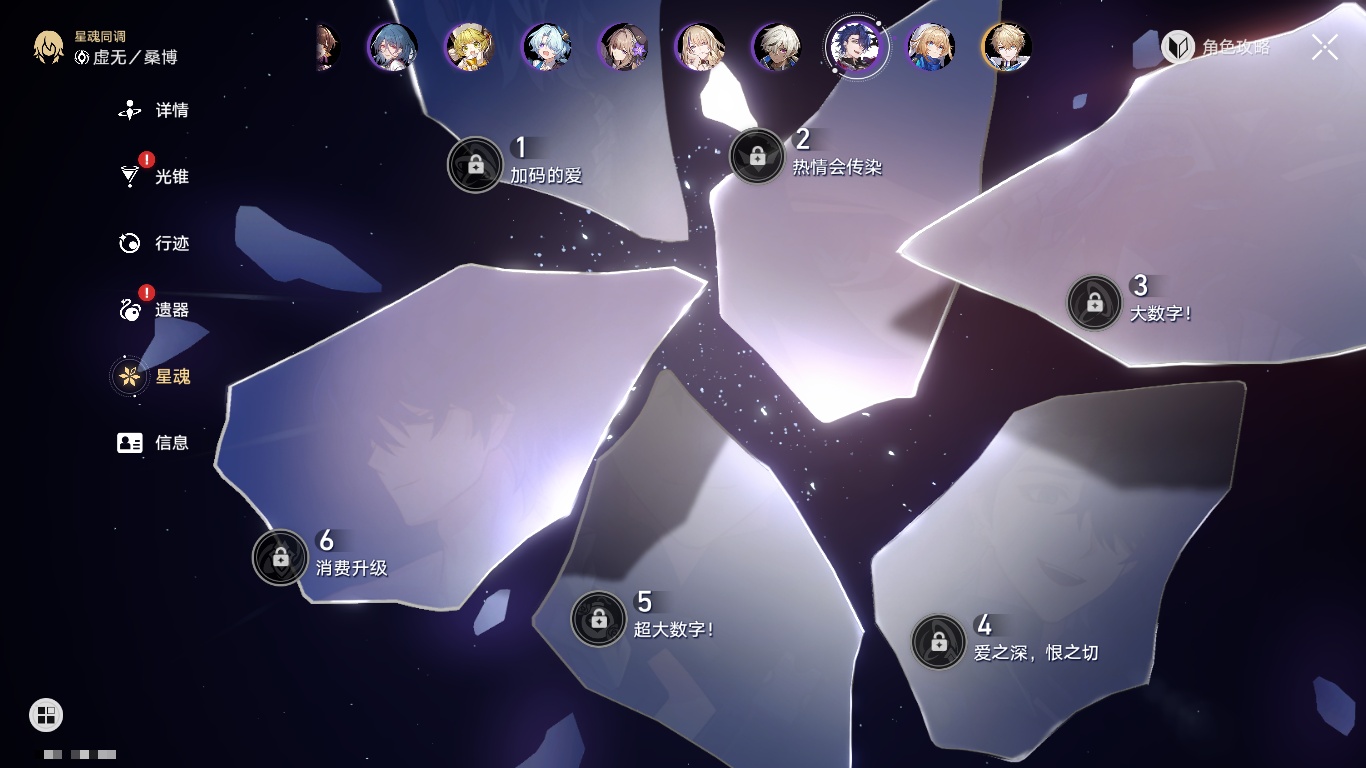Close the eidolon screen with the X

[x=1325, y=47]
